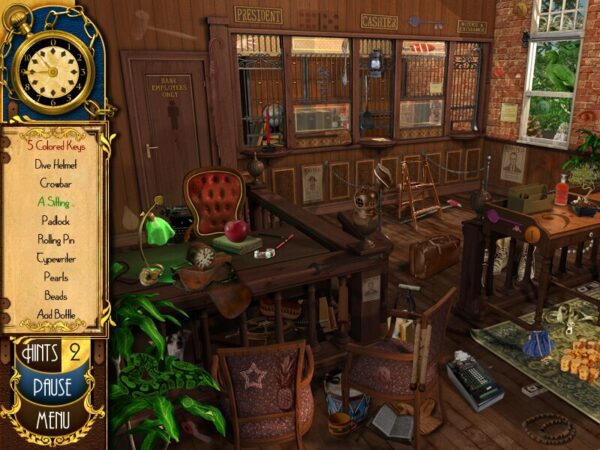Pause the game
Screen dimensions: 600x450
(52, 386)
